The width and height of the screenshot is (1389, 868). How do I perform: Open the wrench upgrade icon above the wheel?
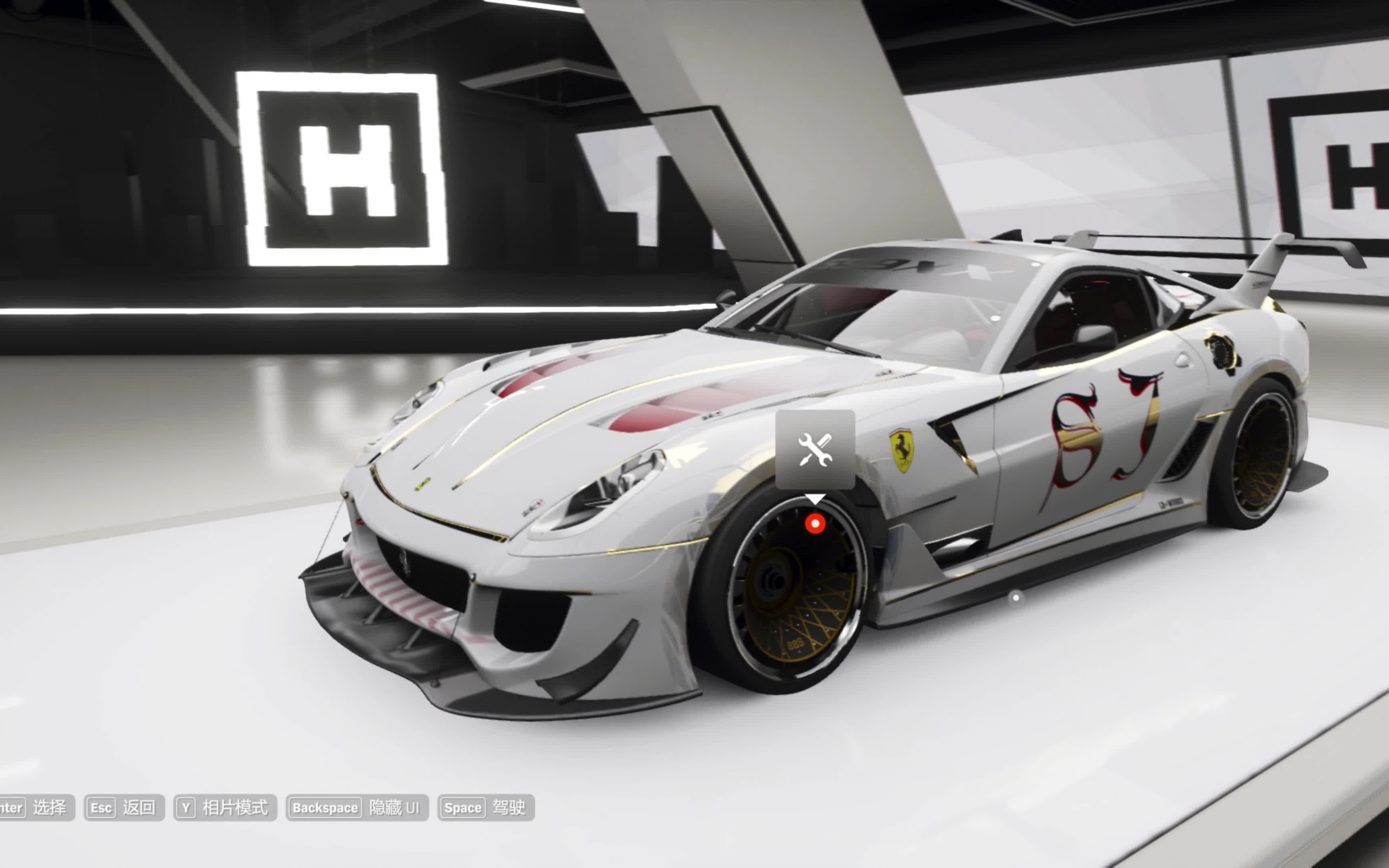click(815, 450)
